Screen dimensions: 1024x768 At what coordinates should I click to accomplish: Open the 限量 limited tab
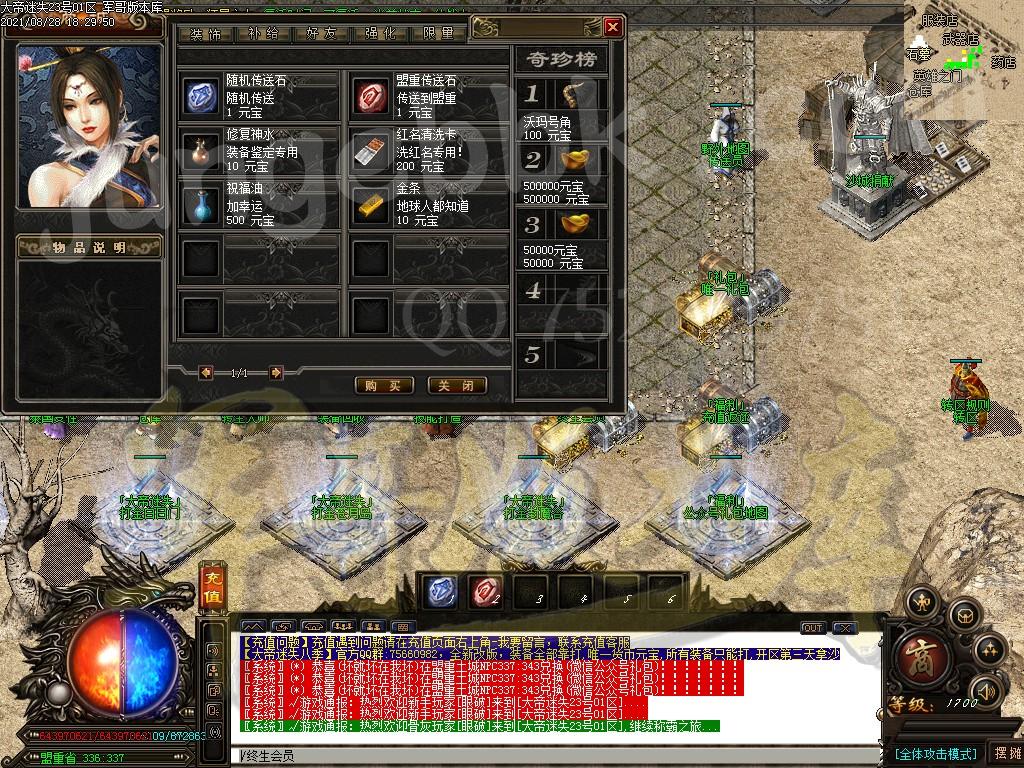[438, 33]
